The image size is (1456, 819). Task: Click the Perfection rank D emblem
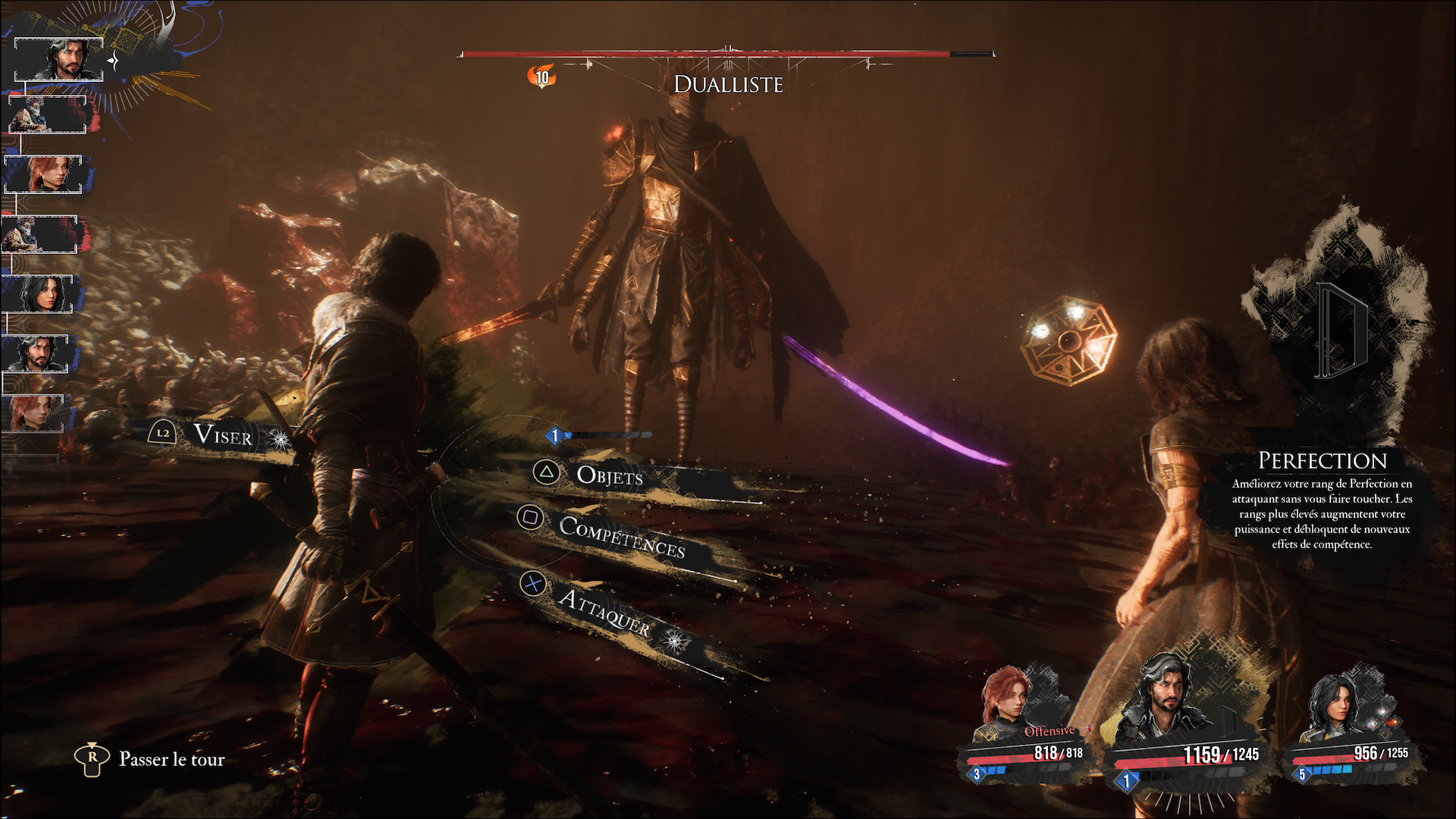1340,330
